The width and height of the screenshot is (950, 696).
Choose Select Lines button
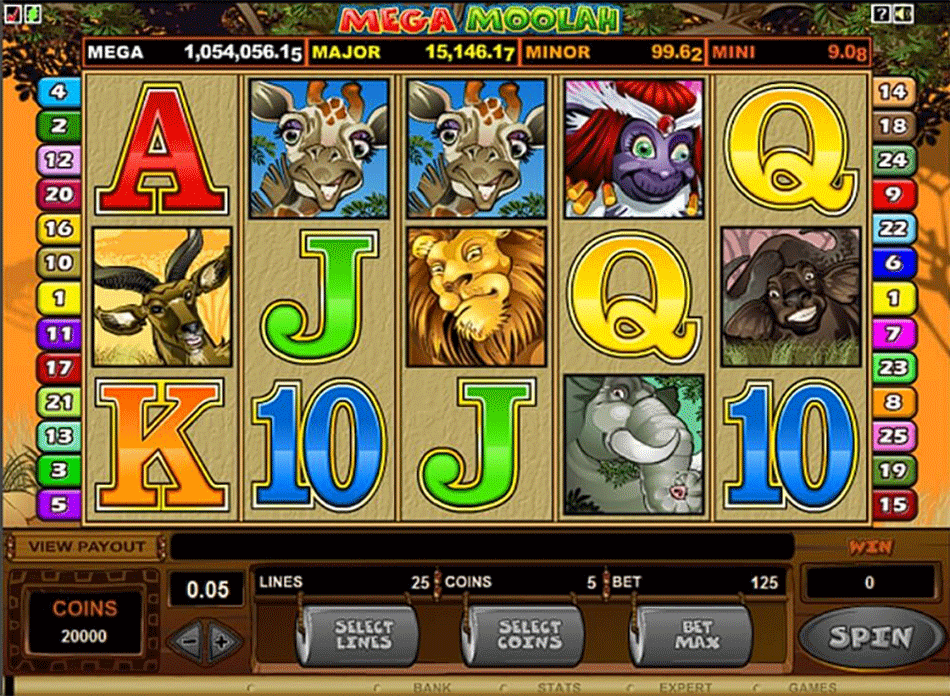coord(363,633)
